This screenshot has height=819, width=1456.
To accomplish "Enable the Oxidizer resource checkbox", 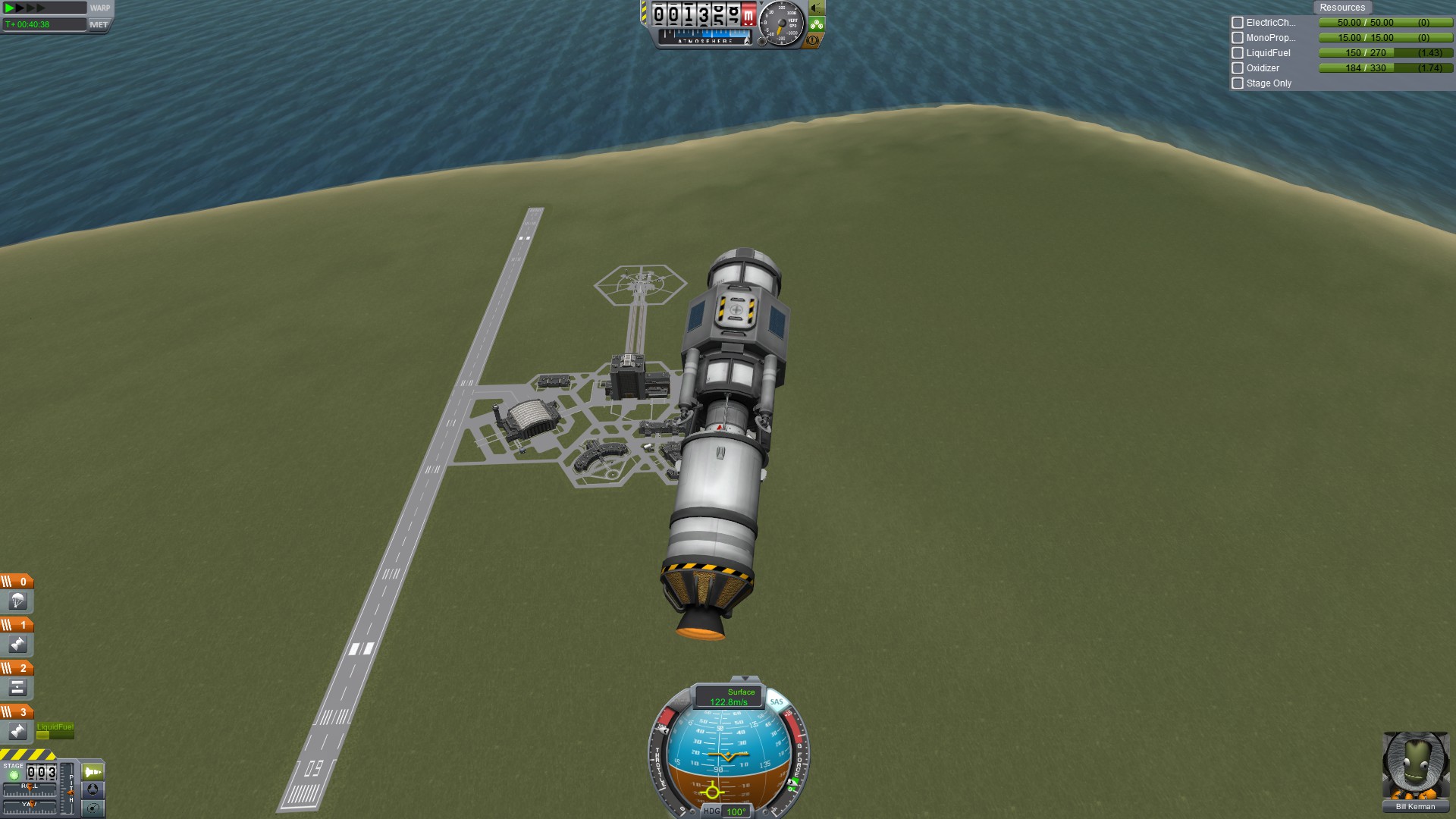I will 1238,68.
